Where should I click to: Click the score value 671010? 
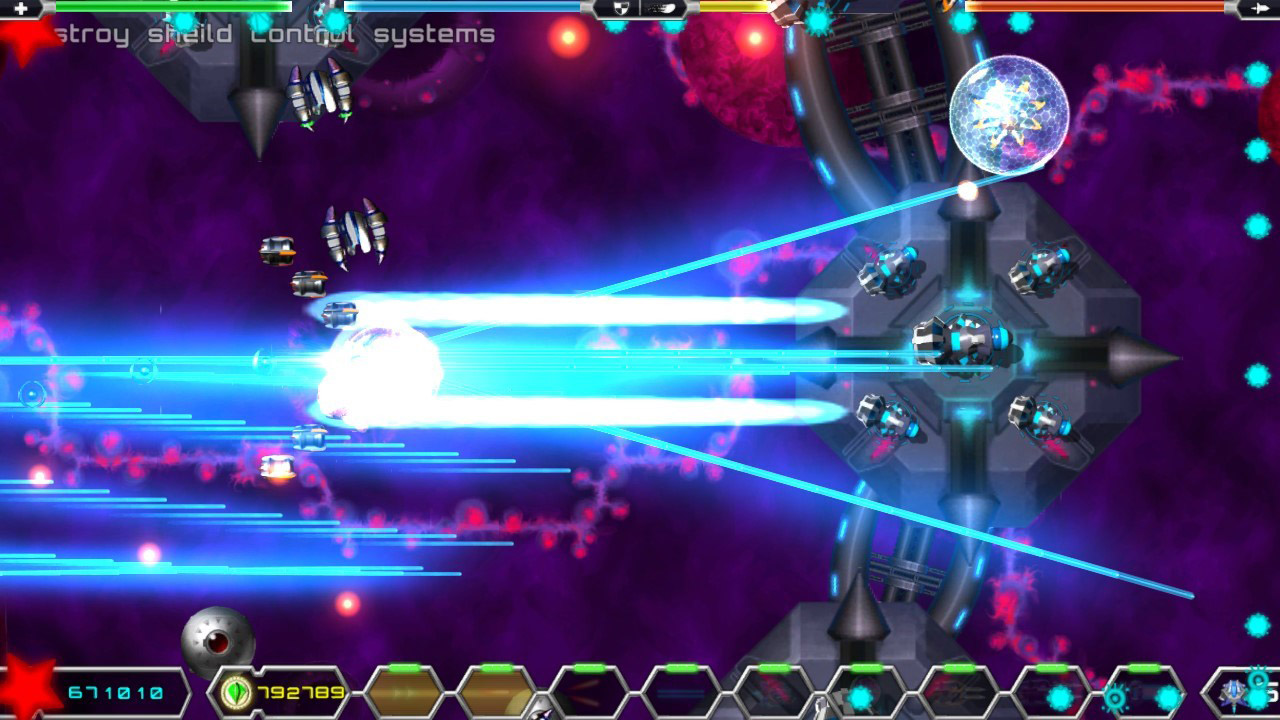115,690
